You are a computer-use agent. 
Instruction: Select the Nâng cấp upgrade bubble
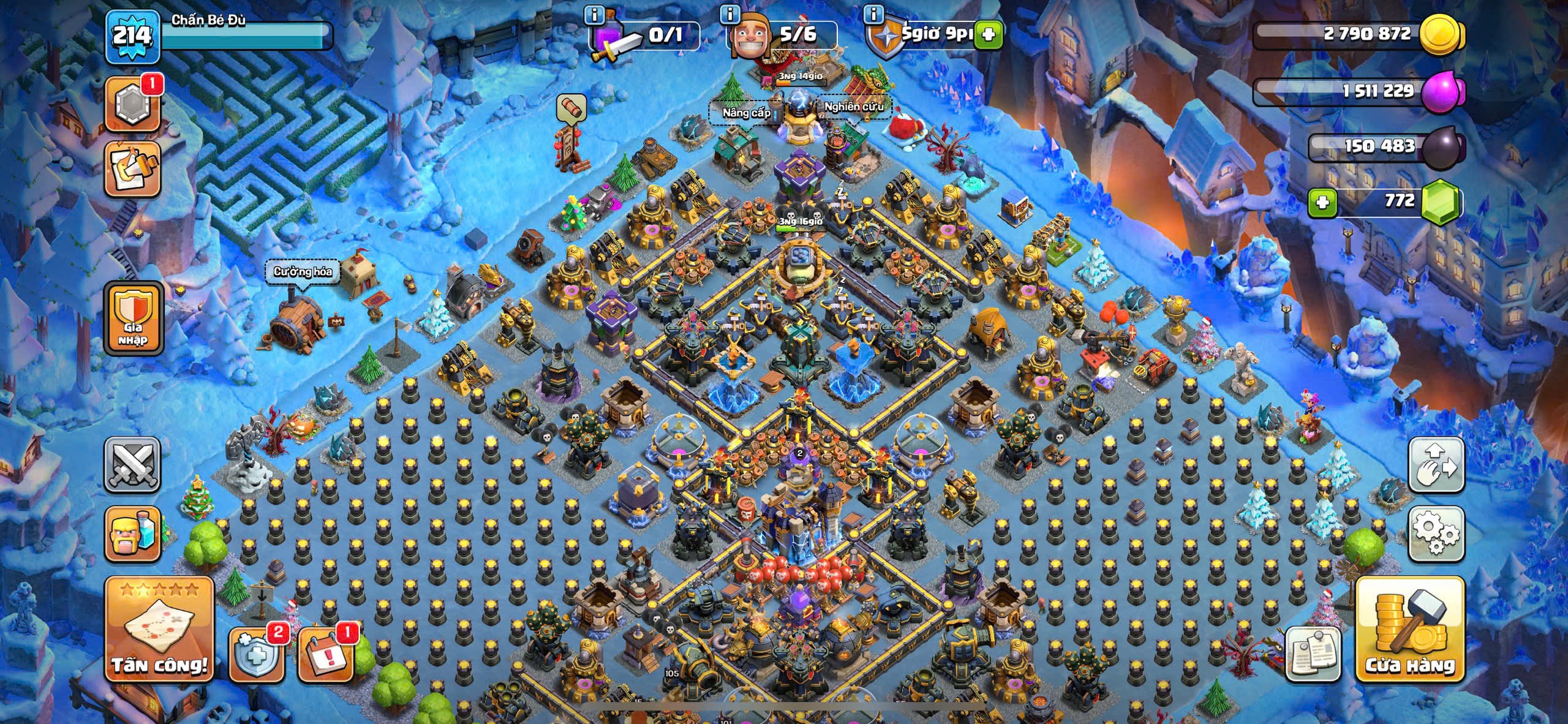click(746, 113)
